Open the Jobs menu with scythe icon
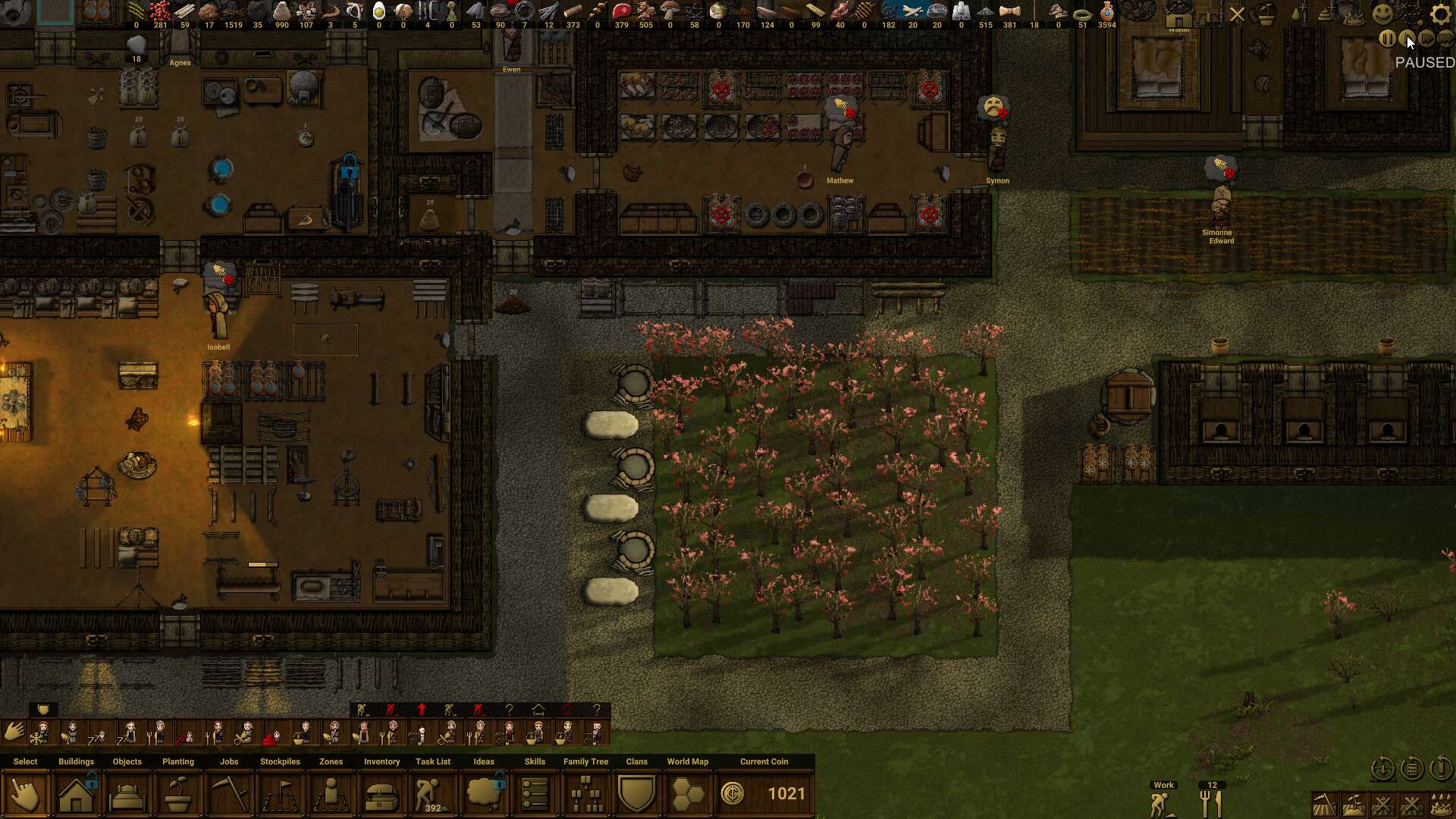 tap(229, 794)
